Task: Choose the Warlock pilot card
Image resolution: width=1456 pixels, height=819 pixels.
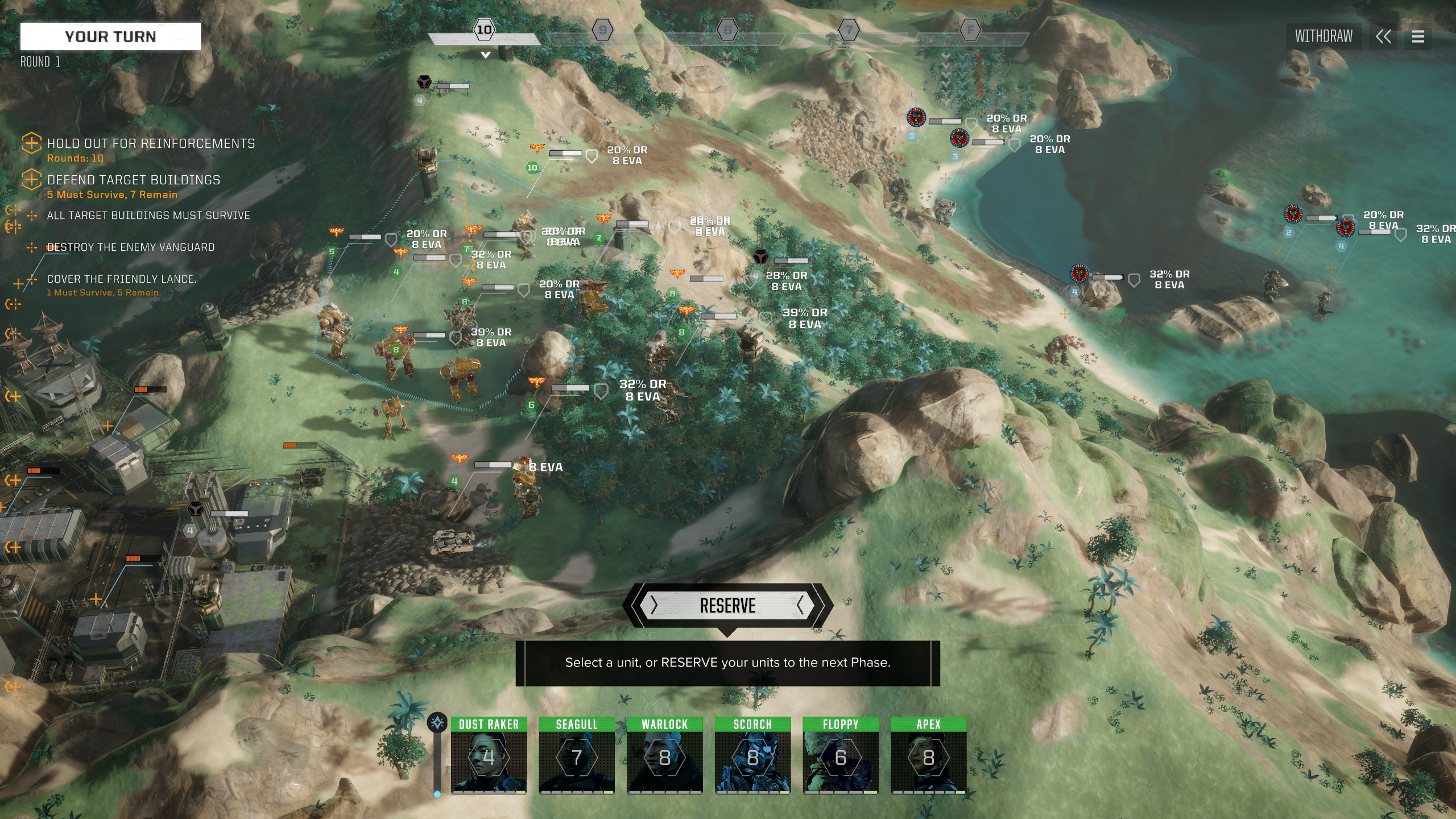Action: point(664,755)
